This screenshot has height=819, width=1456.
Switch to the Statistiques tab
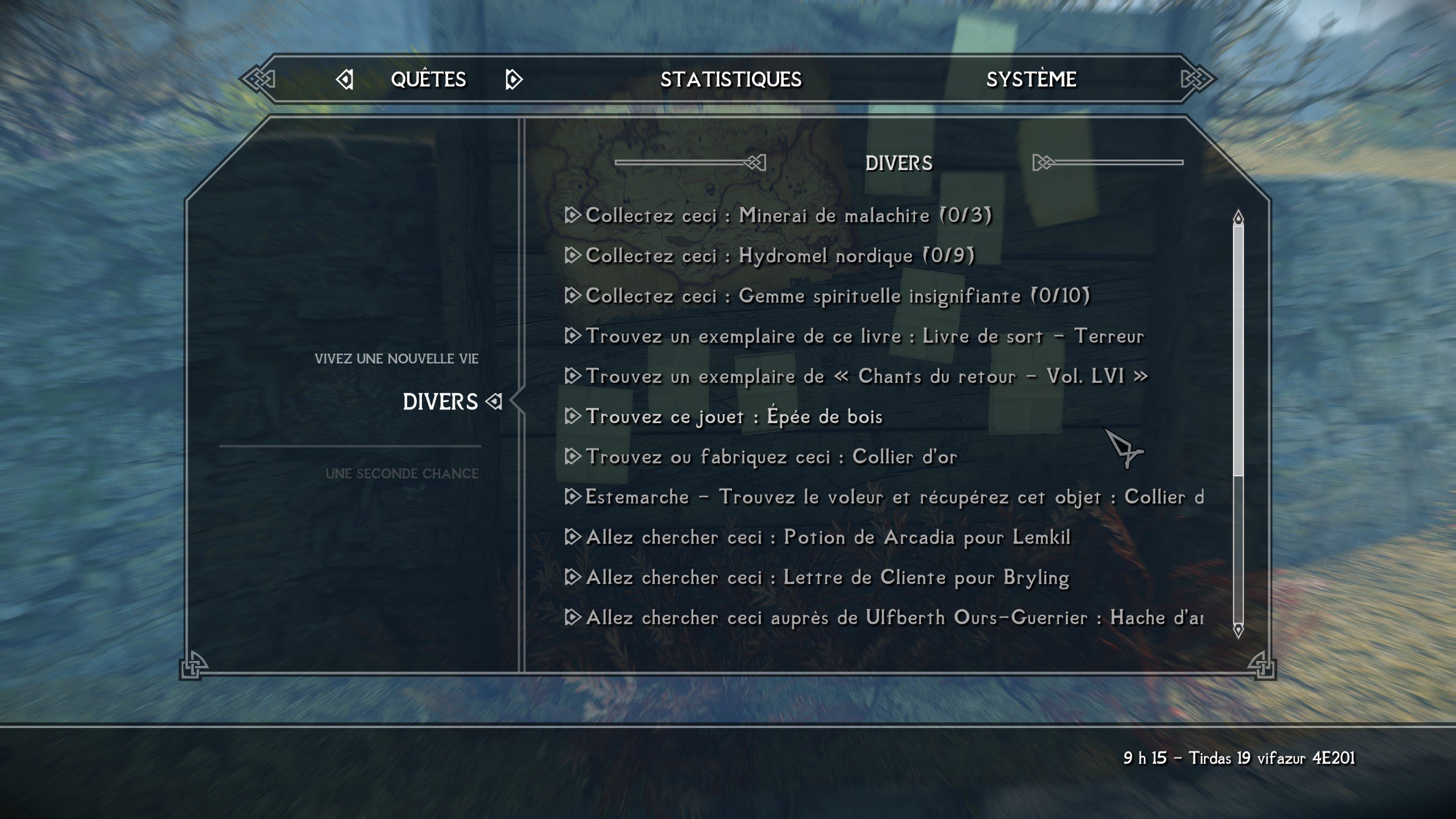pos(731,80)
